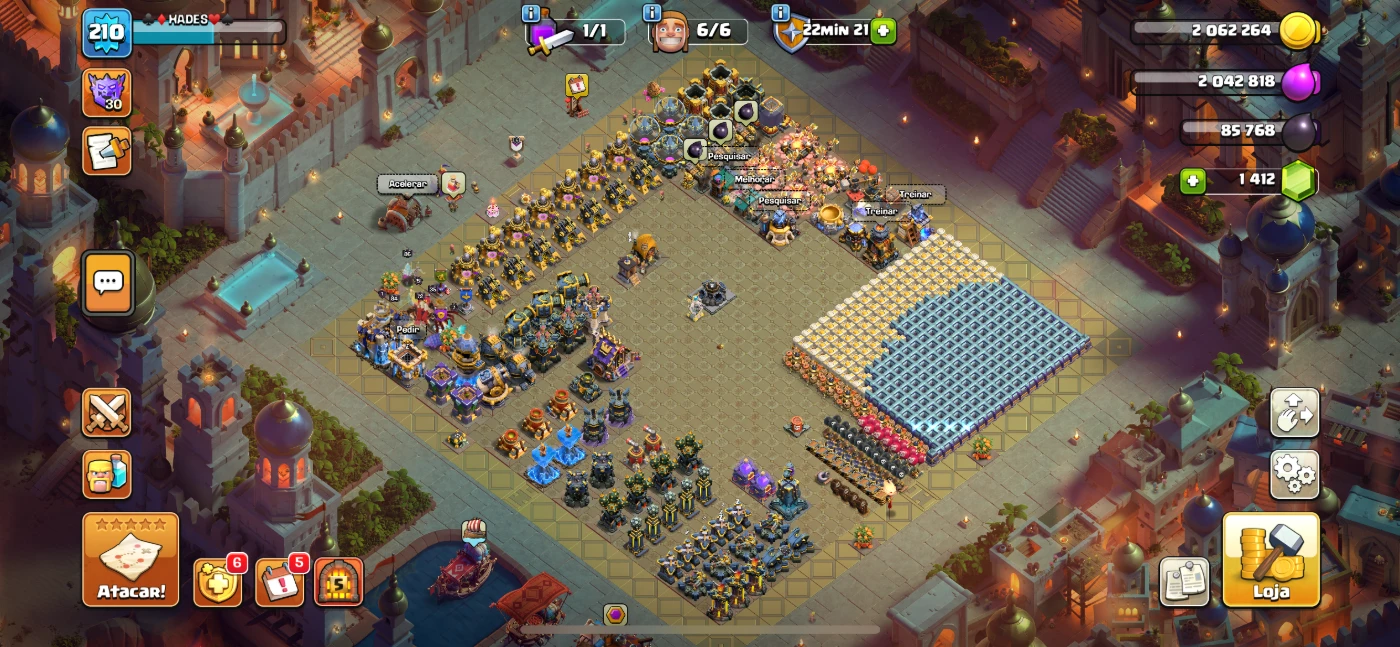Tap the Pedir request bubble

[x=407, y=329]
